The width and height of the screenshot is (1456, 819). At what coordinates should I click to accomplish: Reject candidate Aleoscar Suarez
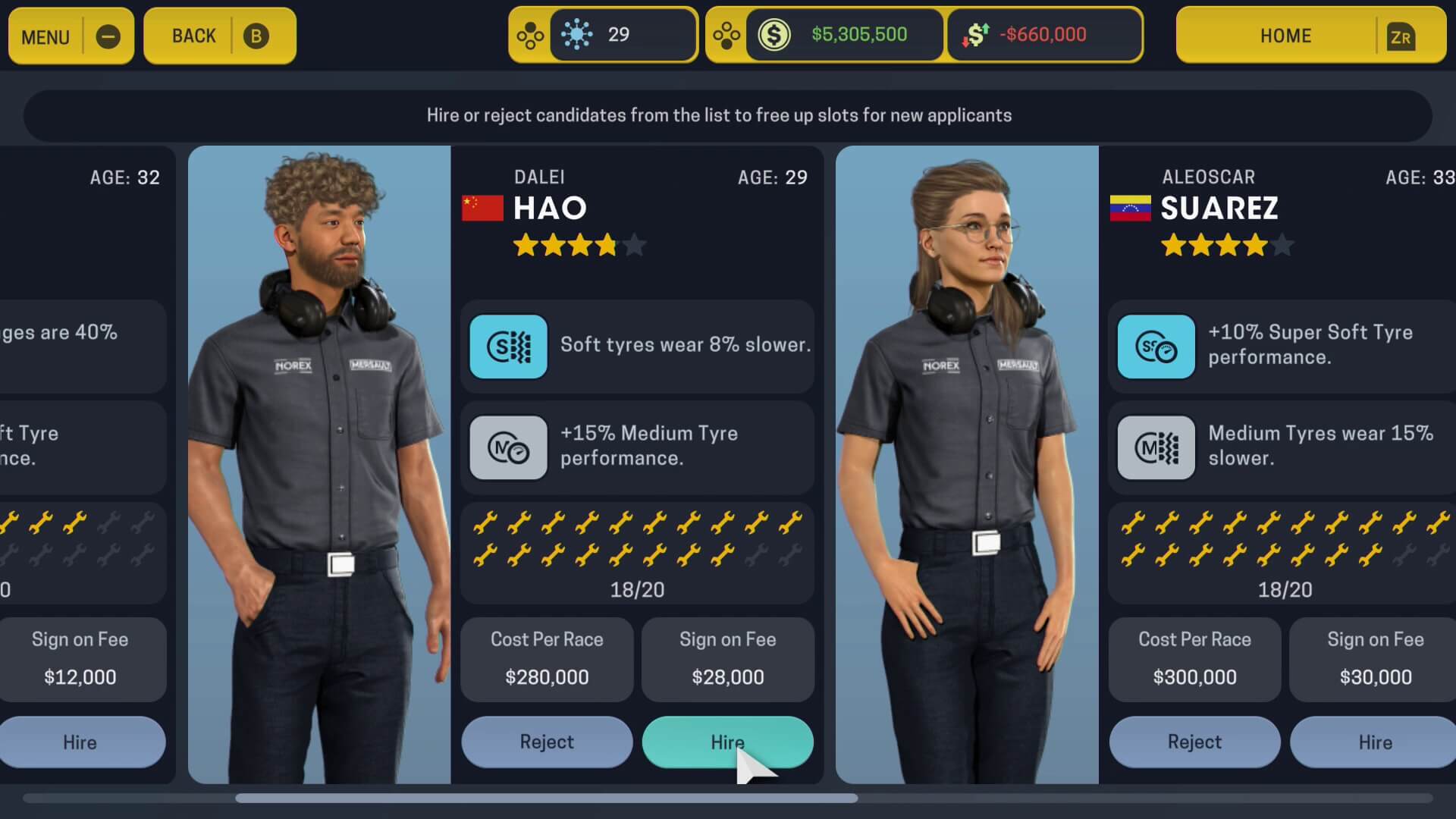[x=1194, y=742]
